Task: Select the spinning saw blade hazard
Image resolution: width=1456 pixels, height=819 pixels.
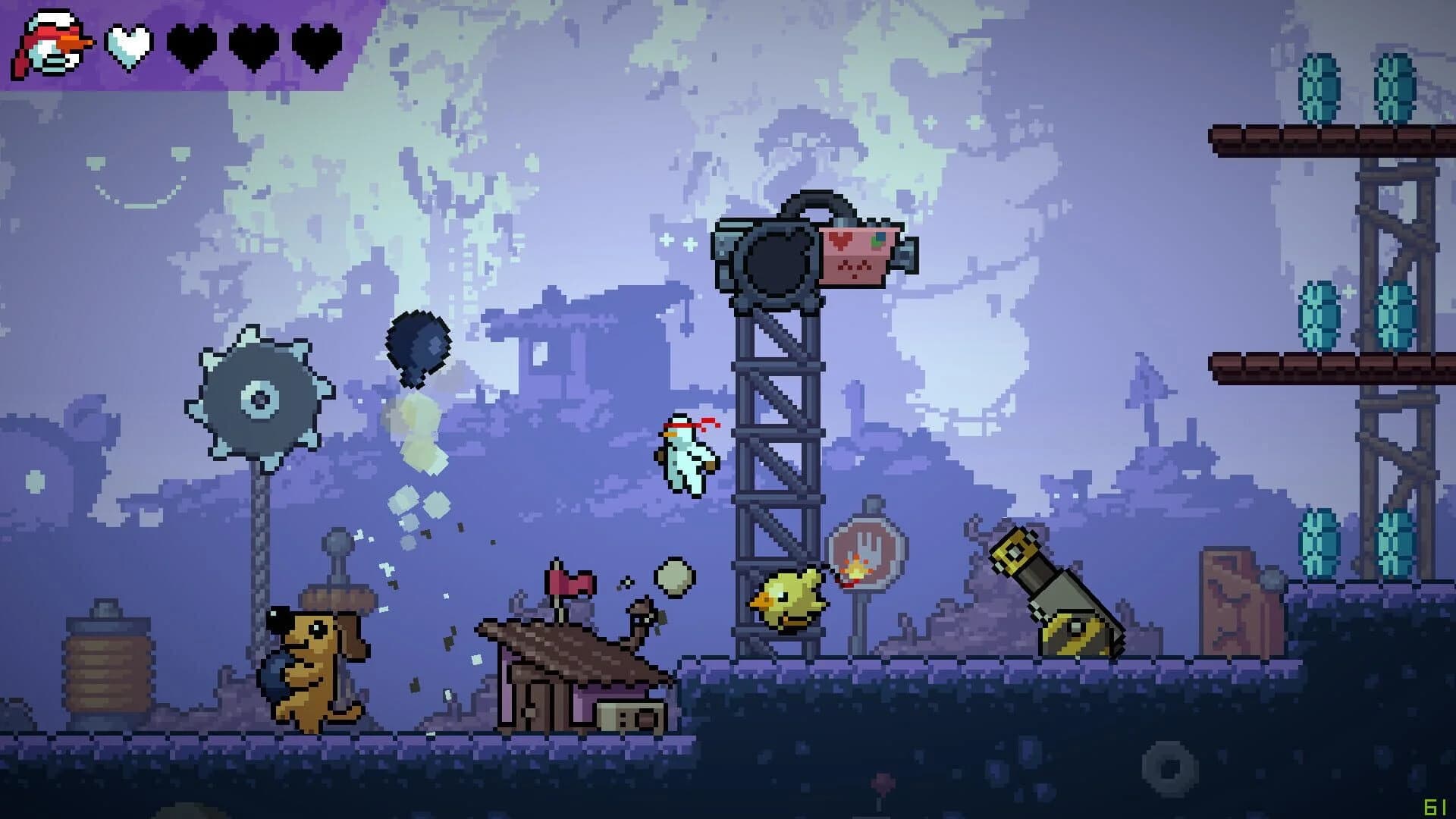Action: pyautogui.click(x=262, y=398)
